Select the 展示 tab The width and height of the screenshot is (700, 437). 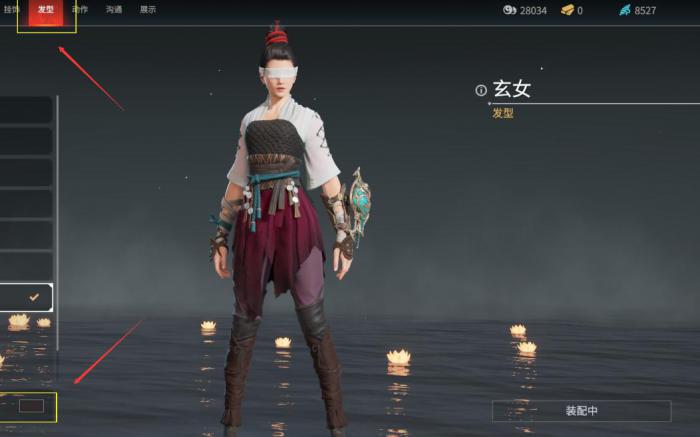[x=147, y=10]
